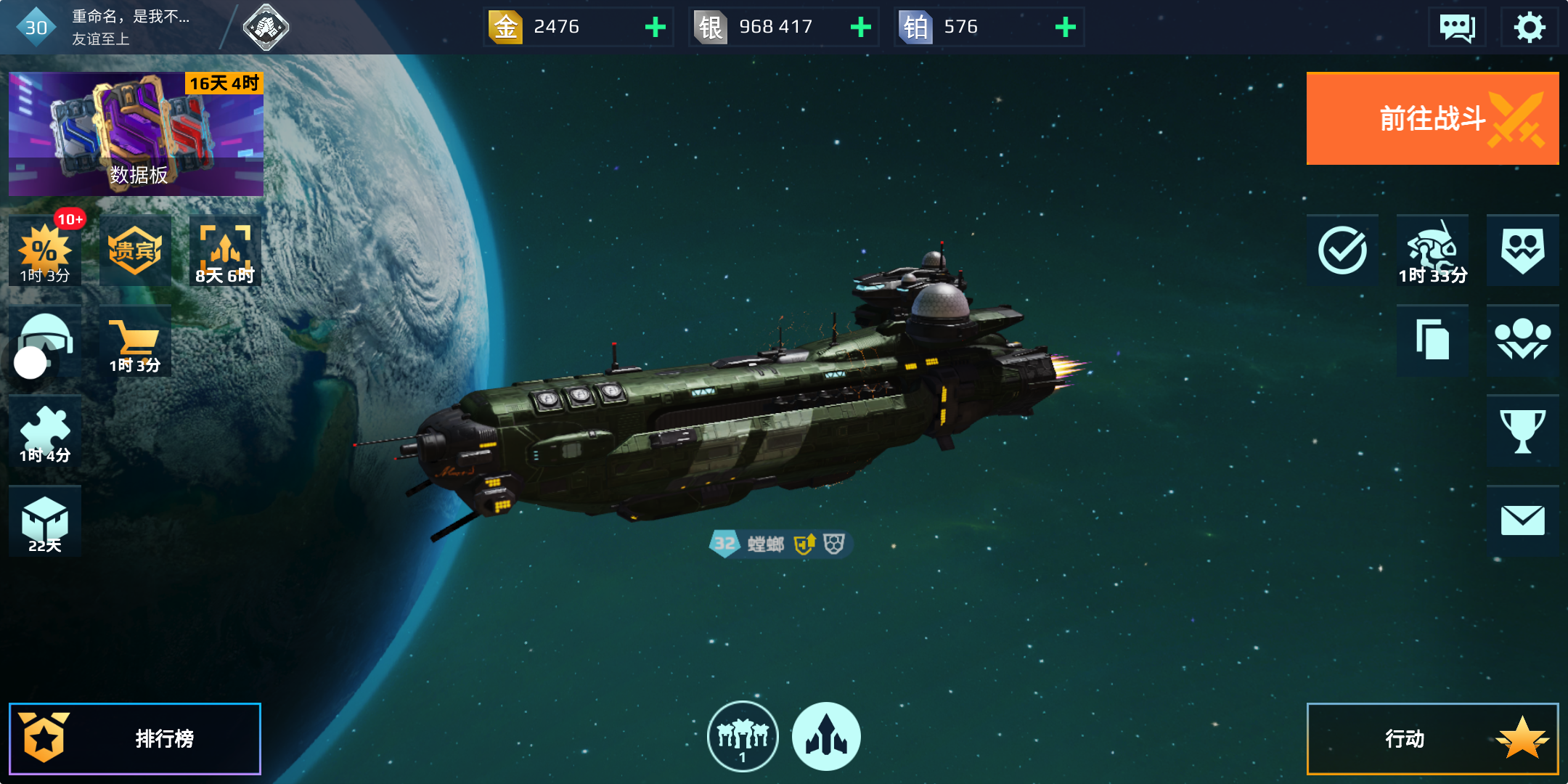Open the trophy achievements icon

pyautogui.click(x=1522, y=431)
